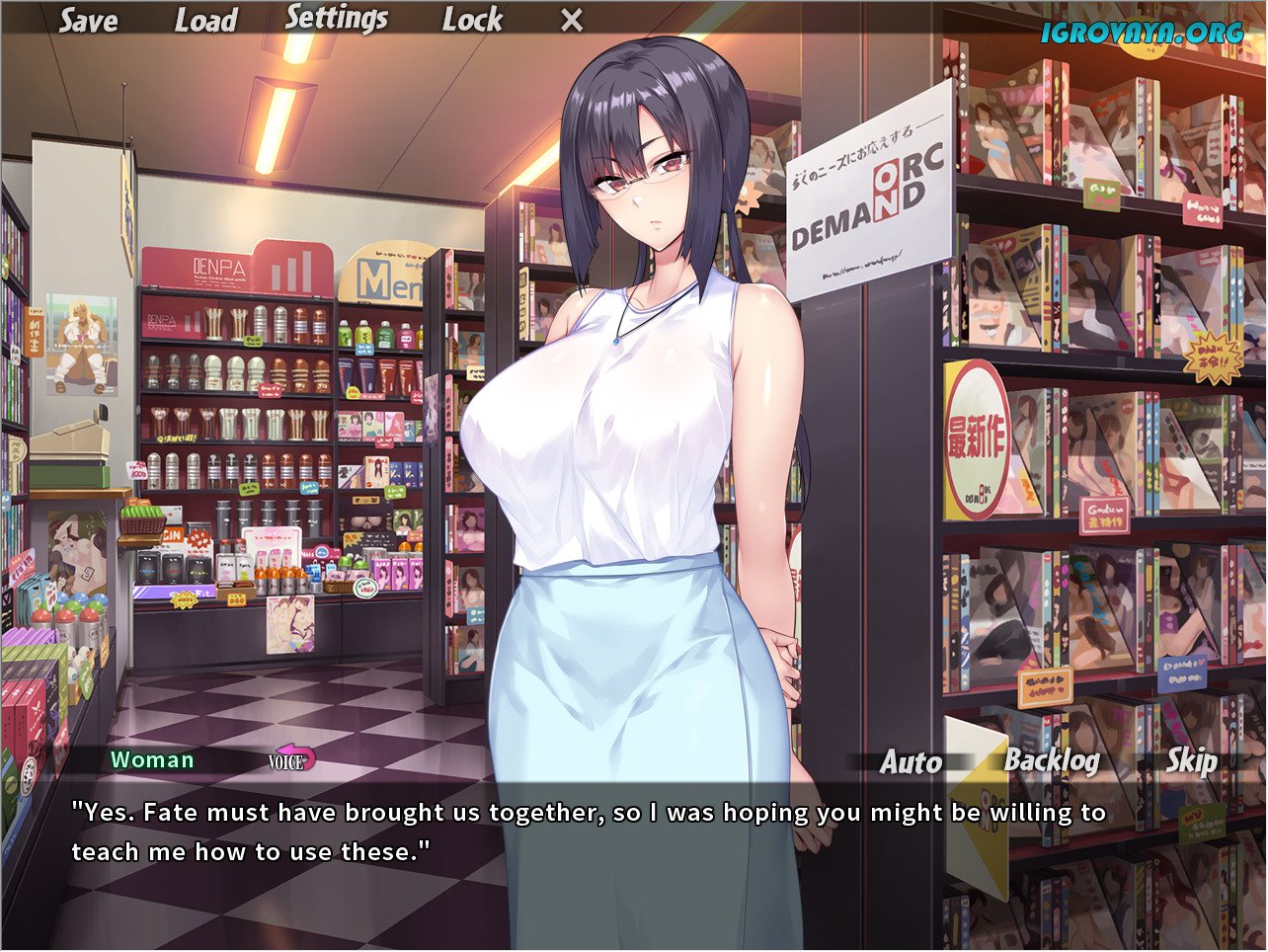
Task: Close the top menu bar with X
Action: pyautogui.click(x=572, y=20)
